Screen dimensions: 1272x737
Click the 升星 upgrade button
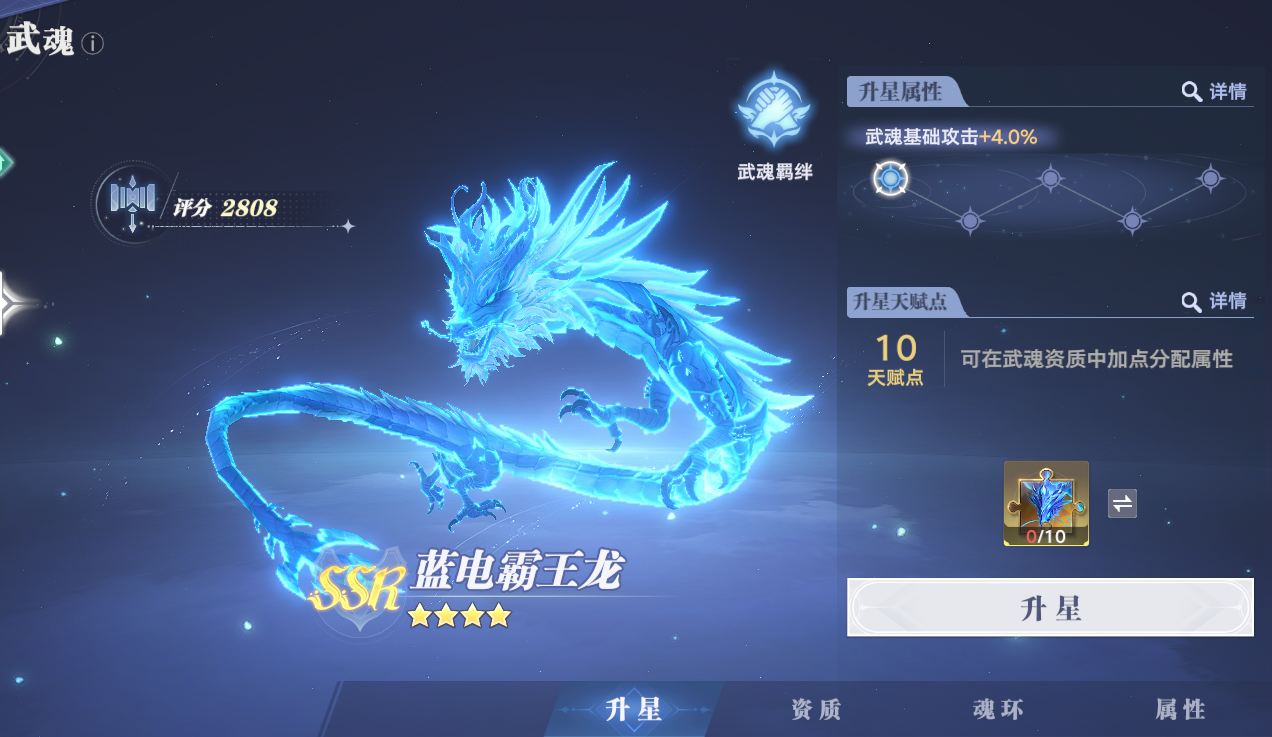pos(1050,607)
